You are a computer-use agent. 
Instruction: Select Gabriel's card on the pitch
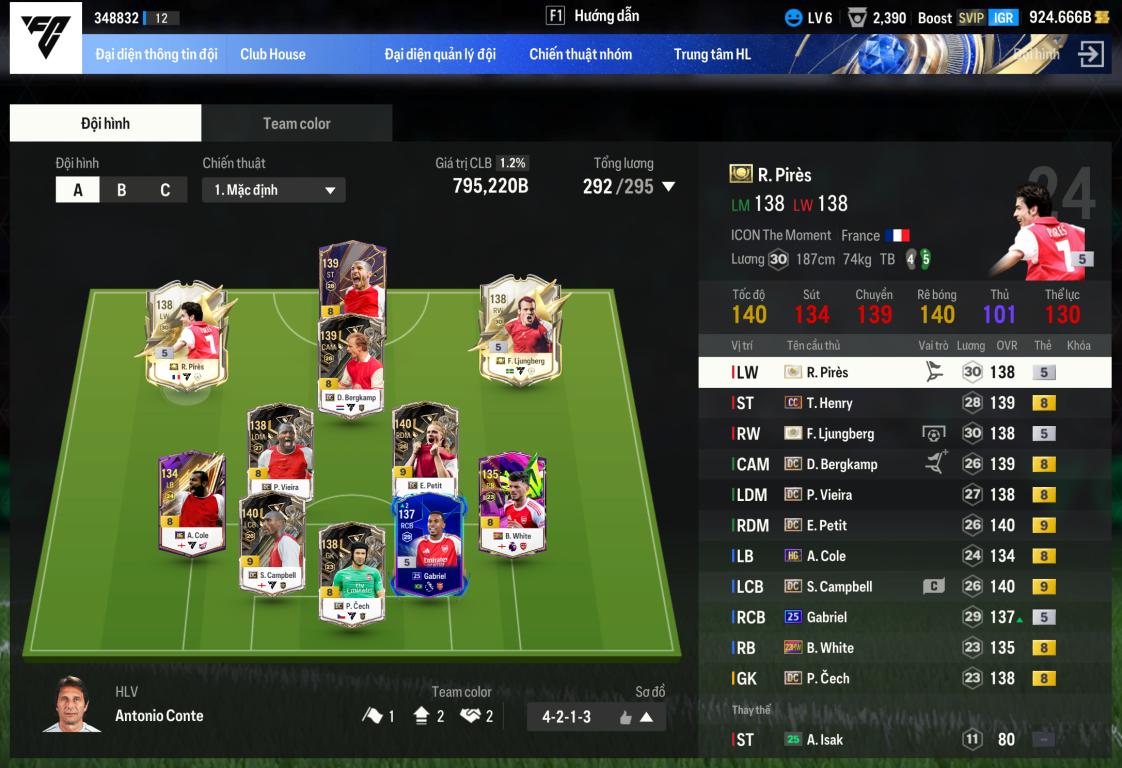[x=429, y=546]
